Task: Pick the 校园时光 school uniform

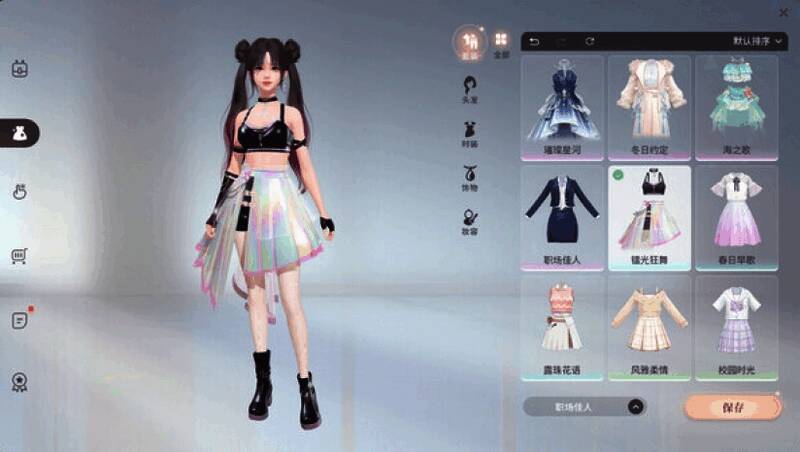Action: tap(736, 327)
